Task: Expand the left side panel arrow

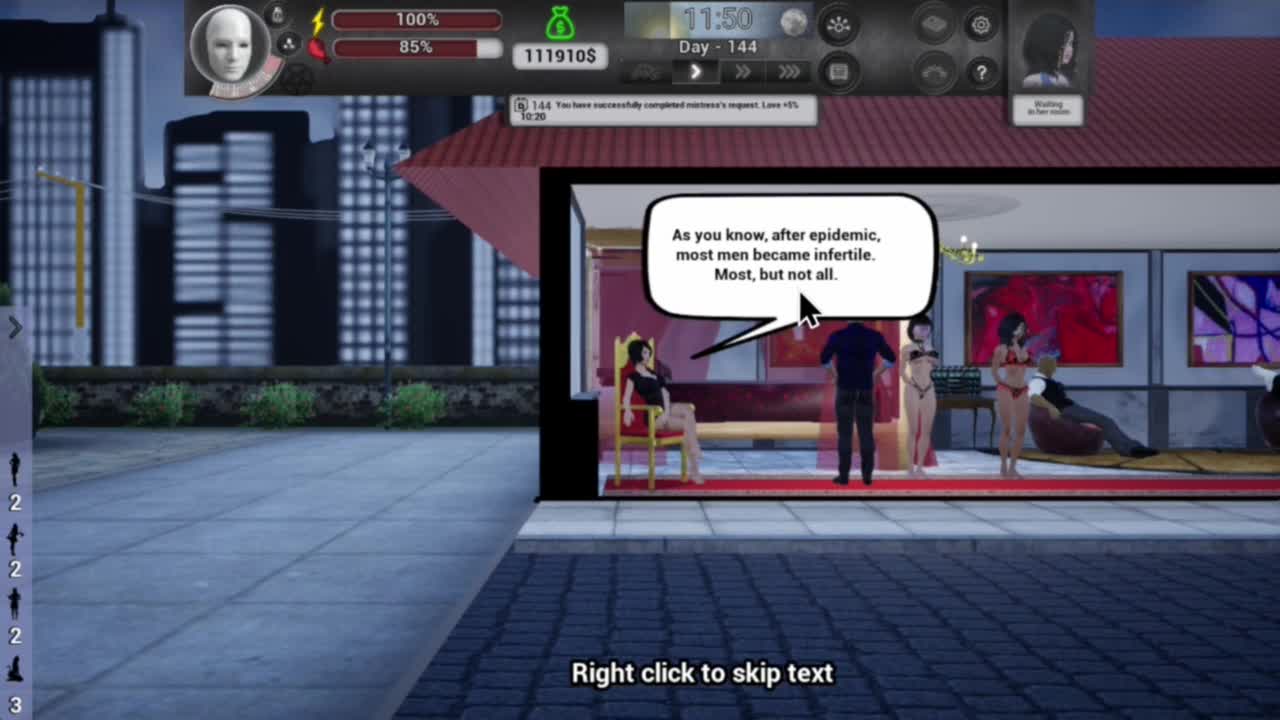Action: (x=15, y=327)
